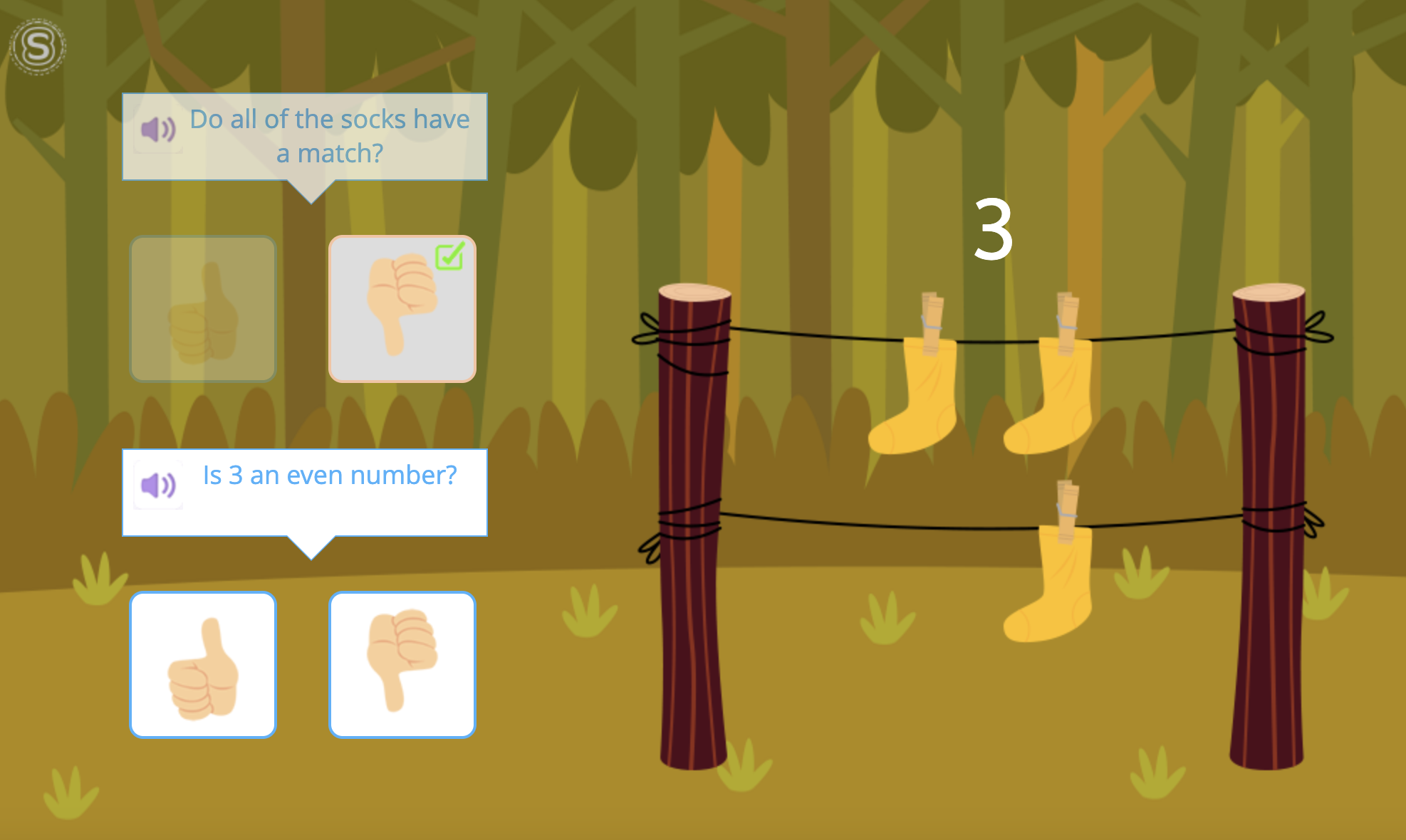The width and height of the screenshot is (1406, 840).
Task: Toggle the correct-answer checkmark on thumbs down
Action: (x=450, y=258)
